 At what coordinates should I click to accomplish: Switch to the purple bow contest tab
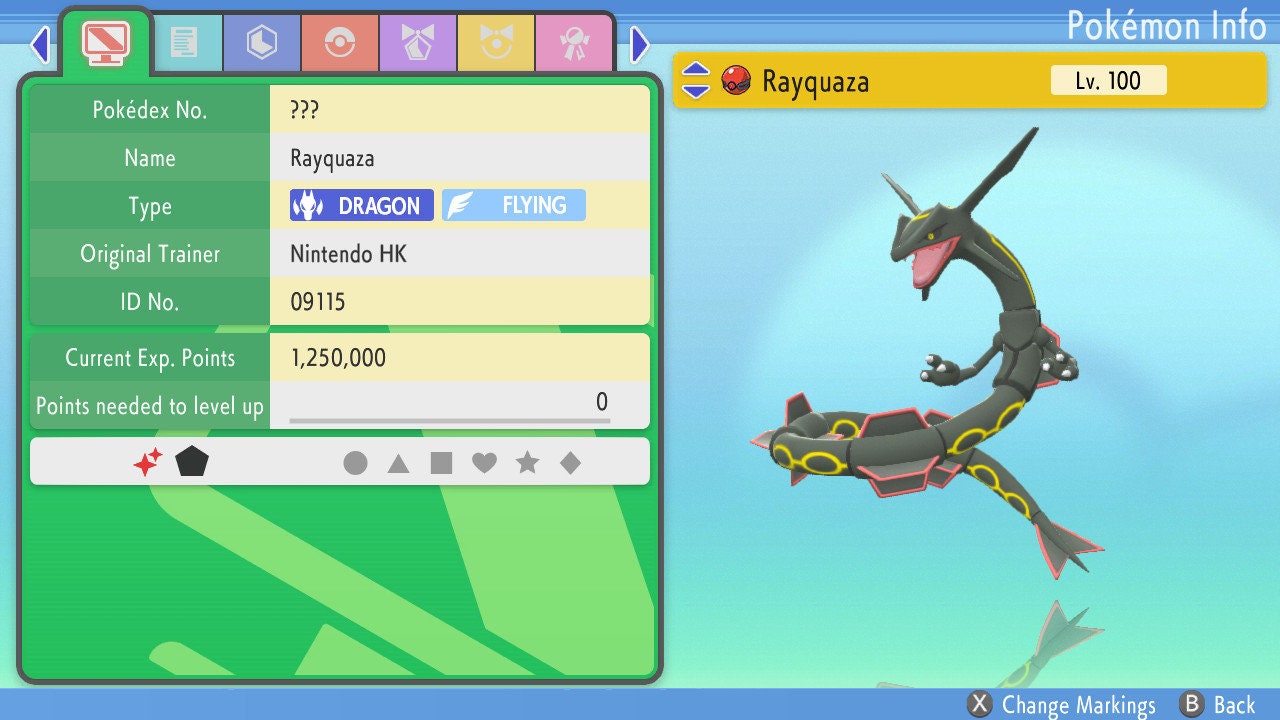417,42
